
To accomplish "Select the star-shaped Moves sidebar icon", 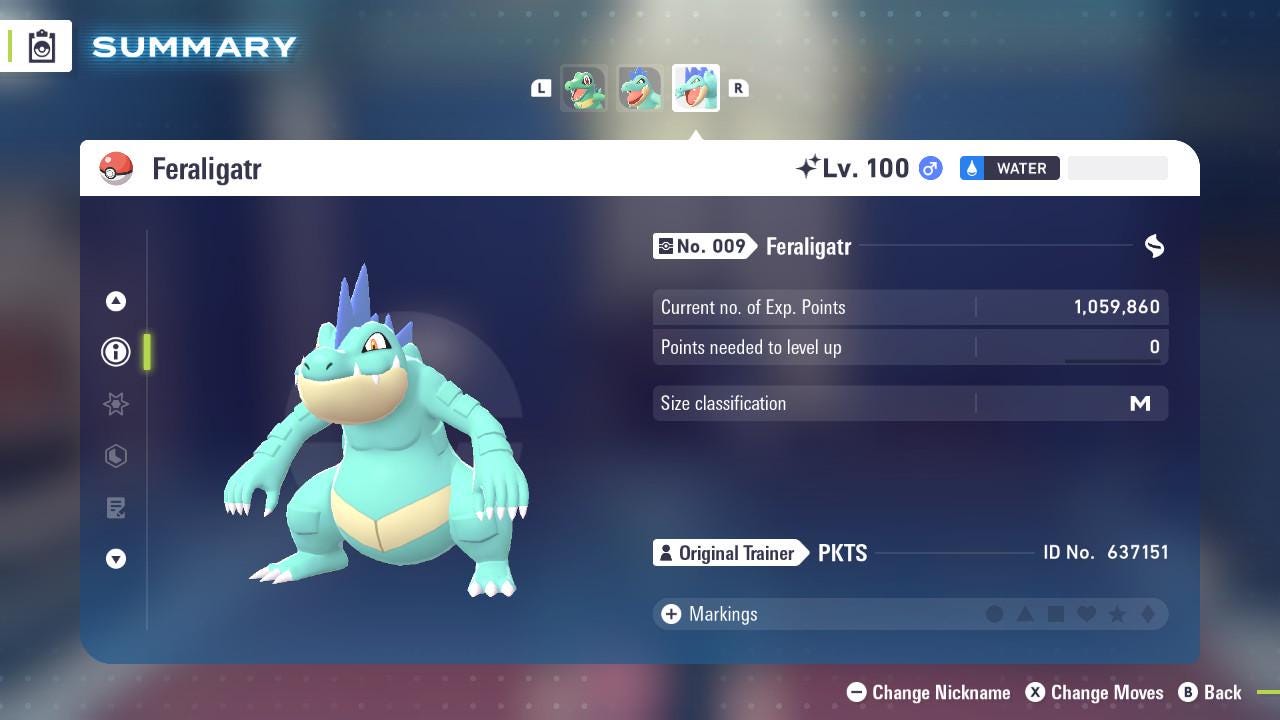I will [x=116, y=404].
